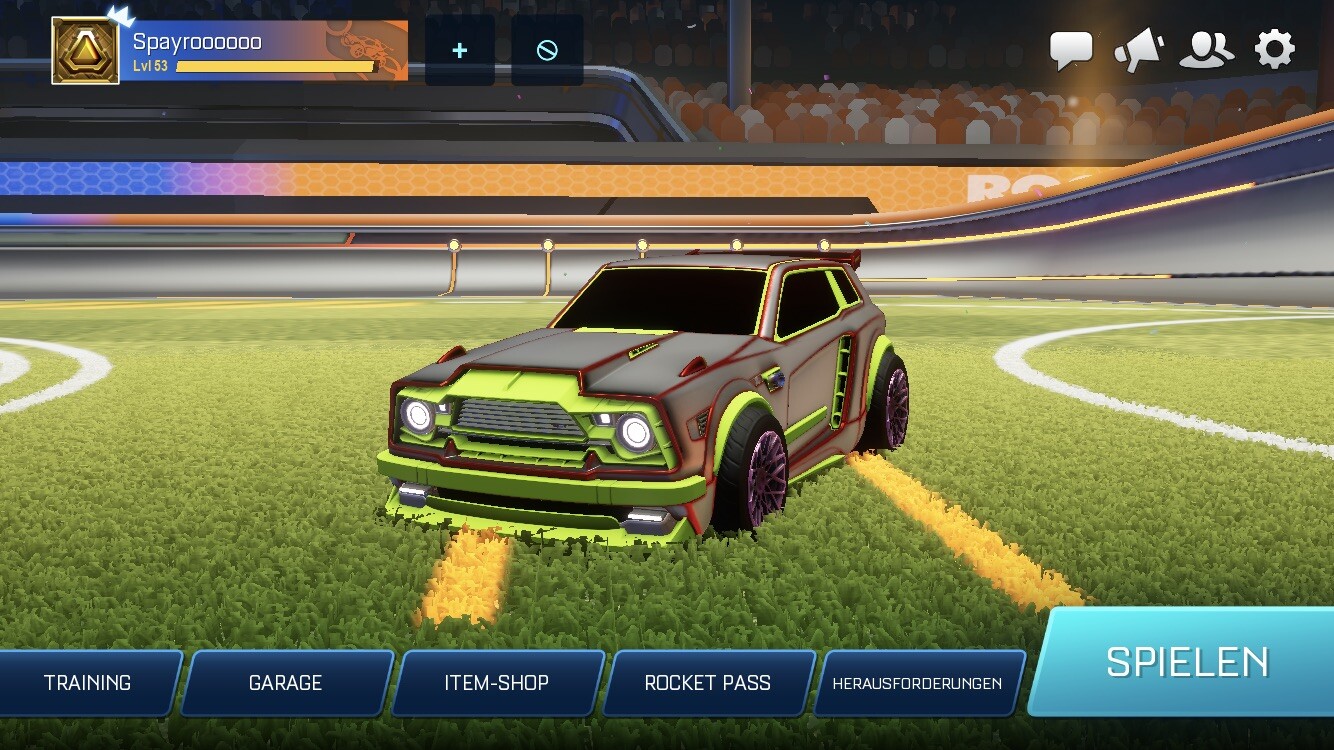View the ROCKET PASS
This screenshot has height=750, width=1334.
707,683
